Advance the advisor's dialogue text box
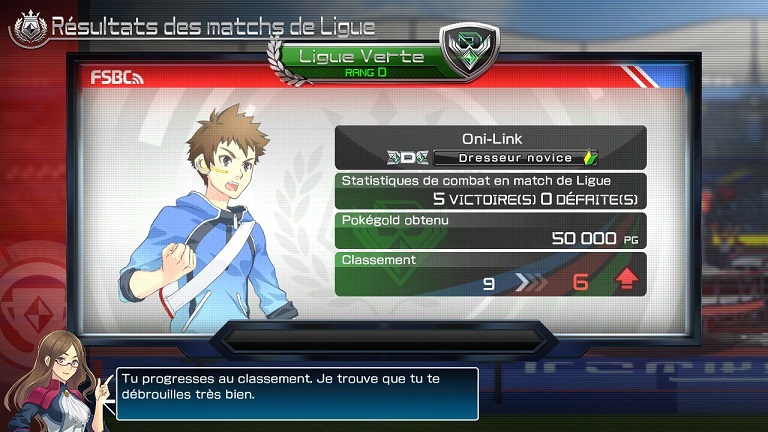Screen dimensions: 768x432 [297, 393]
